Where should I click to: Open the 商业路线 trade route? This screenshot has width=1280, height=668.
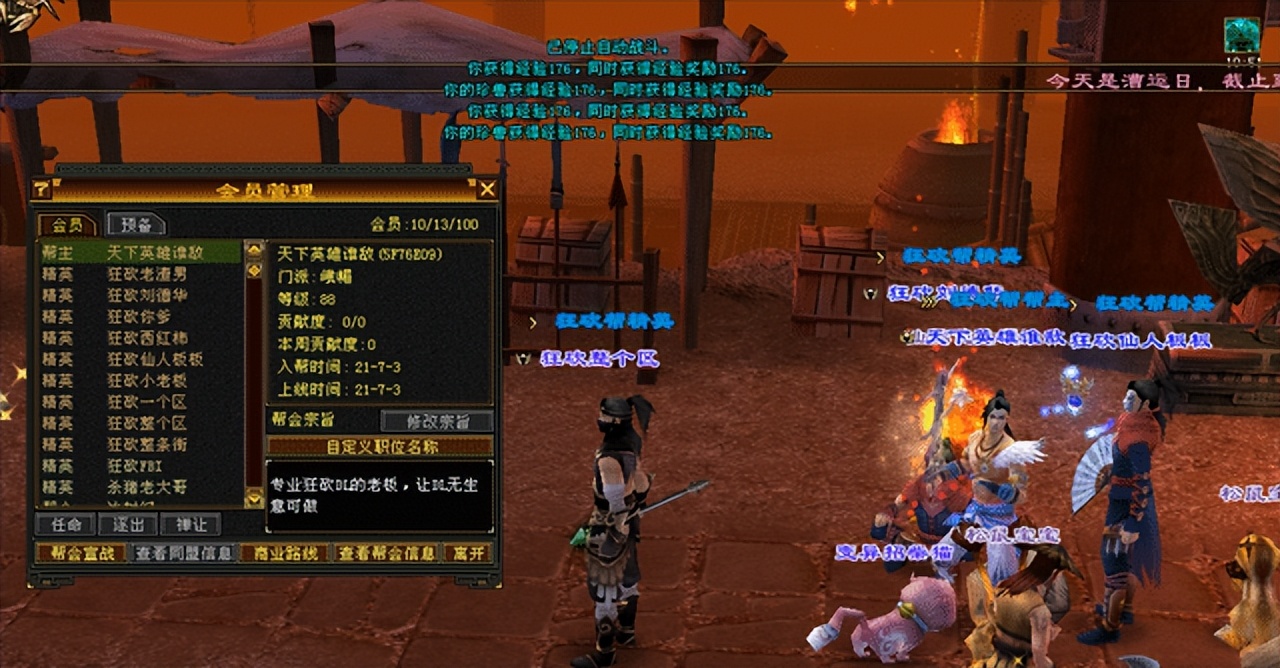pyautogui.click(x=284, y=552)
